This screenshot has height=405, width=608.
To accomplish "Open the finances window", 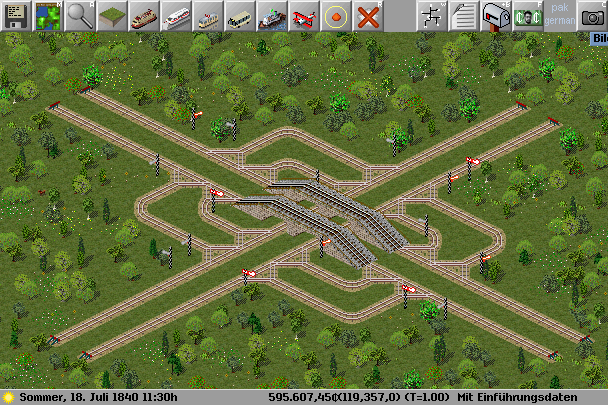I will pos(527,15).
